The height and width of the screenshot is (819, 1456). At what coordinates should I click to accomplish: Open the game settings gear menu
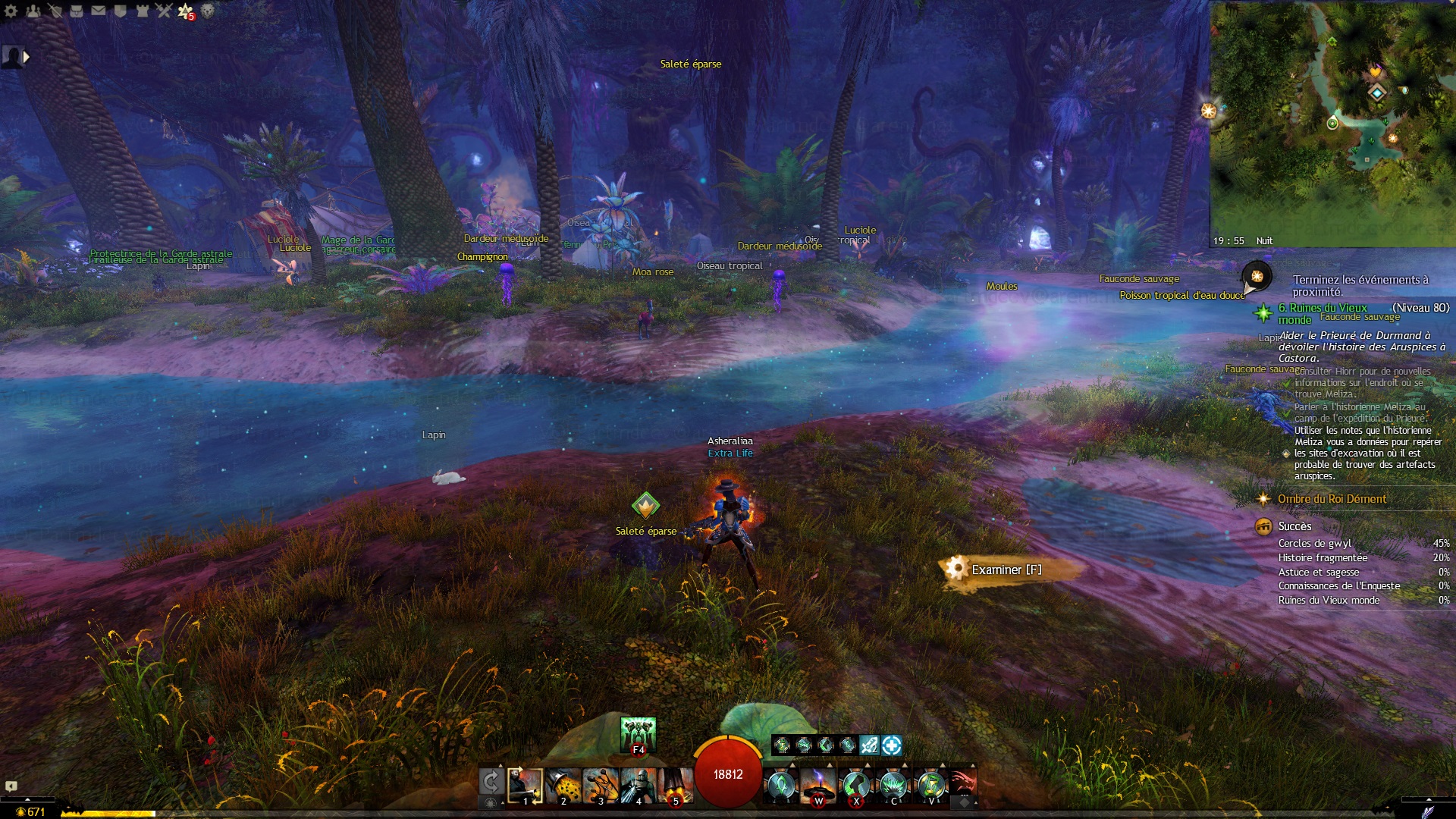click(x=11, y=11)
